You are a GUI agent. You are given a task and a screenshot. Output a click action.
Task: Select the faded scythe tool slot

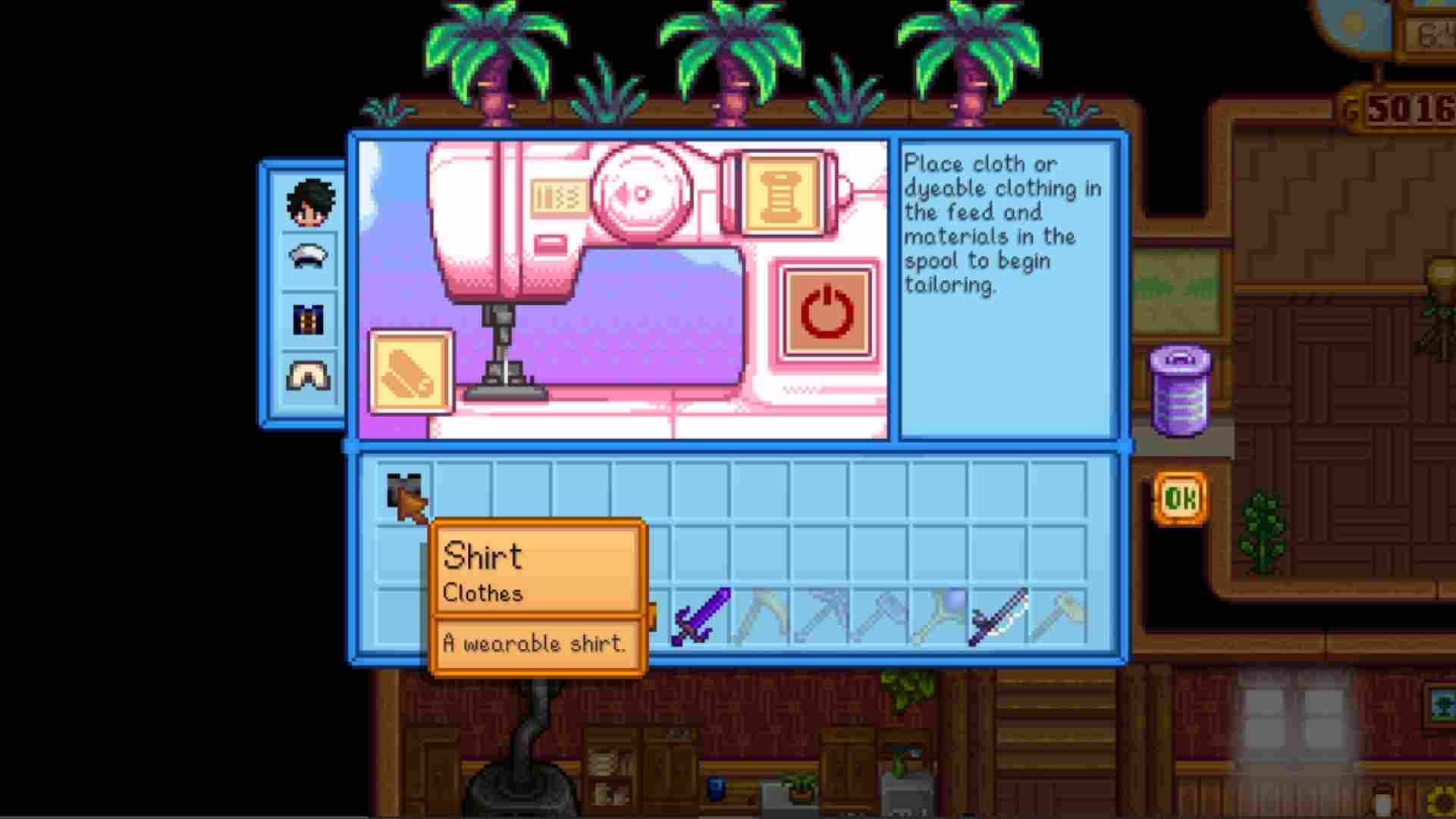tap(760, 616)
